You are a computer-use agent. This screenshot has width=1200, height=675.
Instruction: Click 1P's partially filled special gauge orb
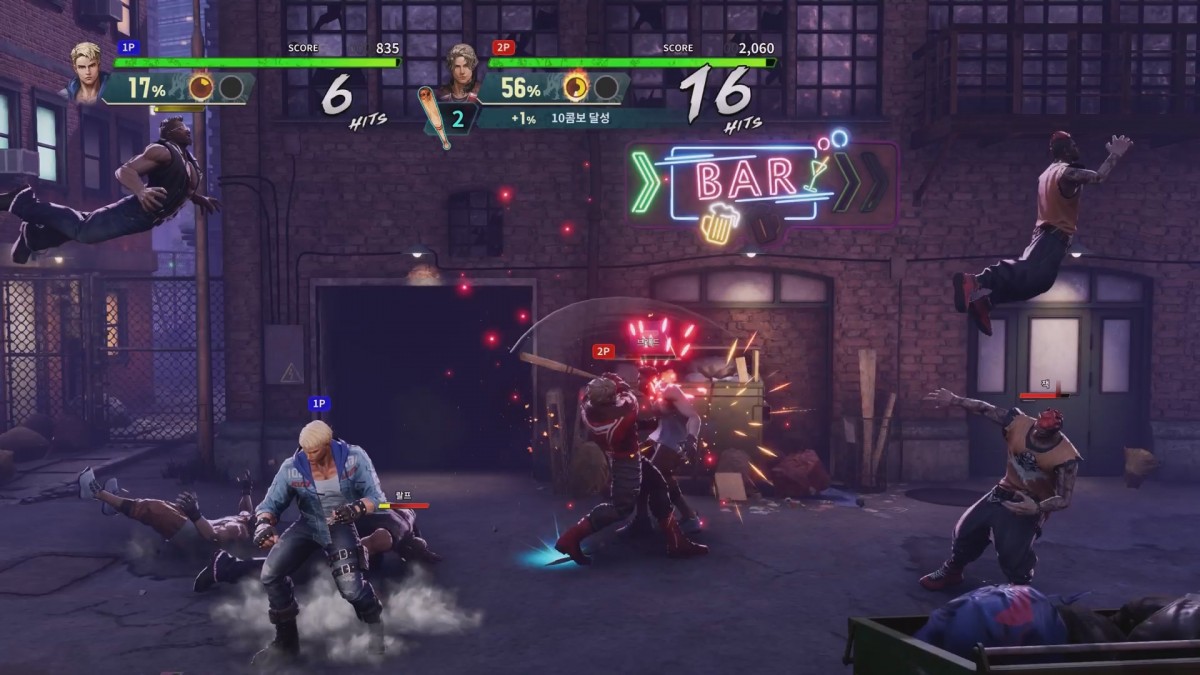(201, 88)
